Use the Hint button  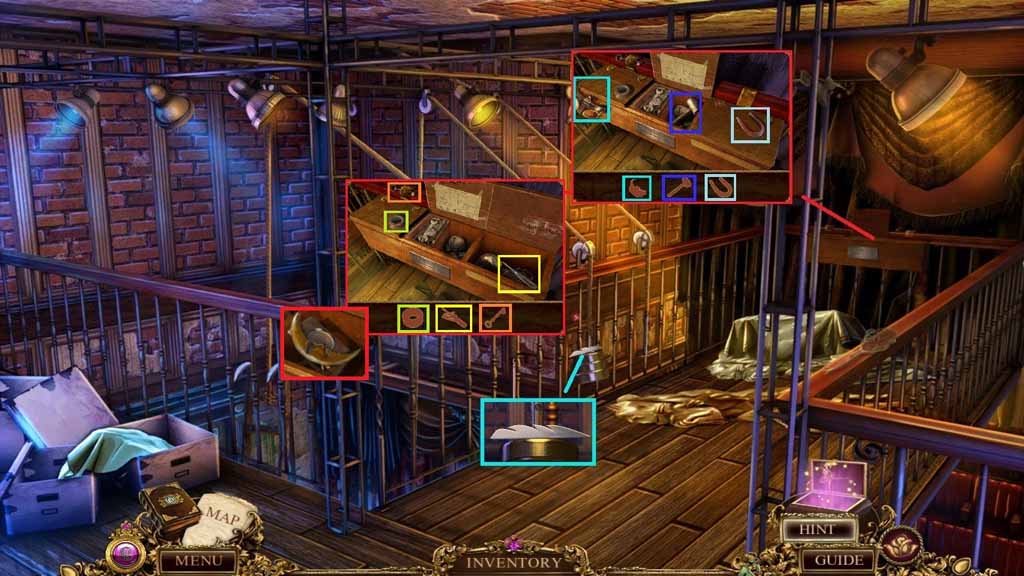point(823,529)
